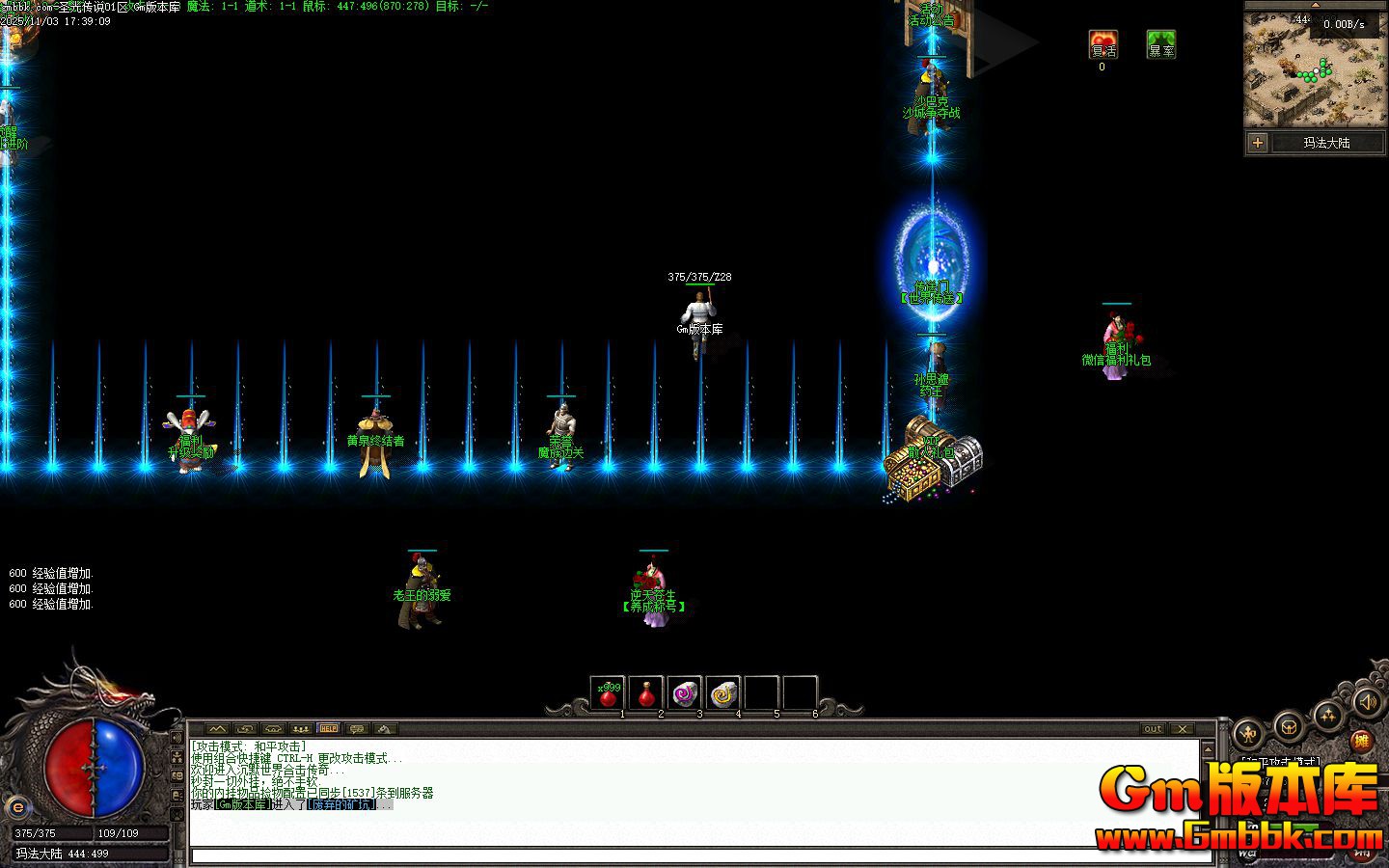Click the out label above the chat window

tap(1152, 729)
